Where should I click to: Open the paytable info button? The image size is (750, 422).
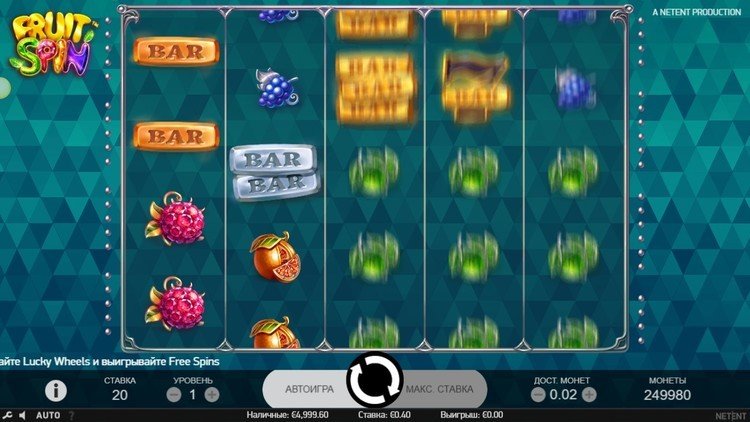(56, 391)
